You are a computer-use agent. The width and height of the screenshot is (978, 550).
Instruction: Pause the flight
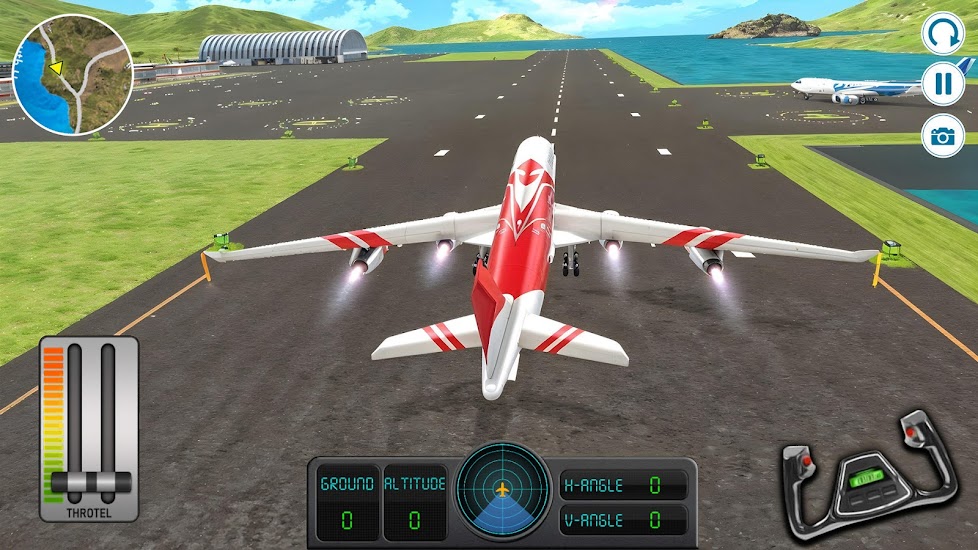(x=942, y=84)
